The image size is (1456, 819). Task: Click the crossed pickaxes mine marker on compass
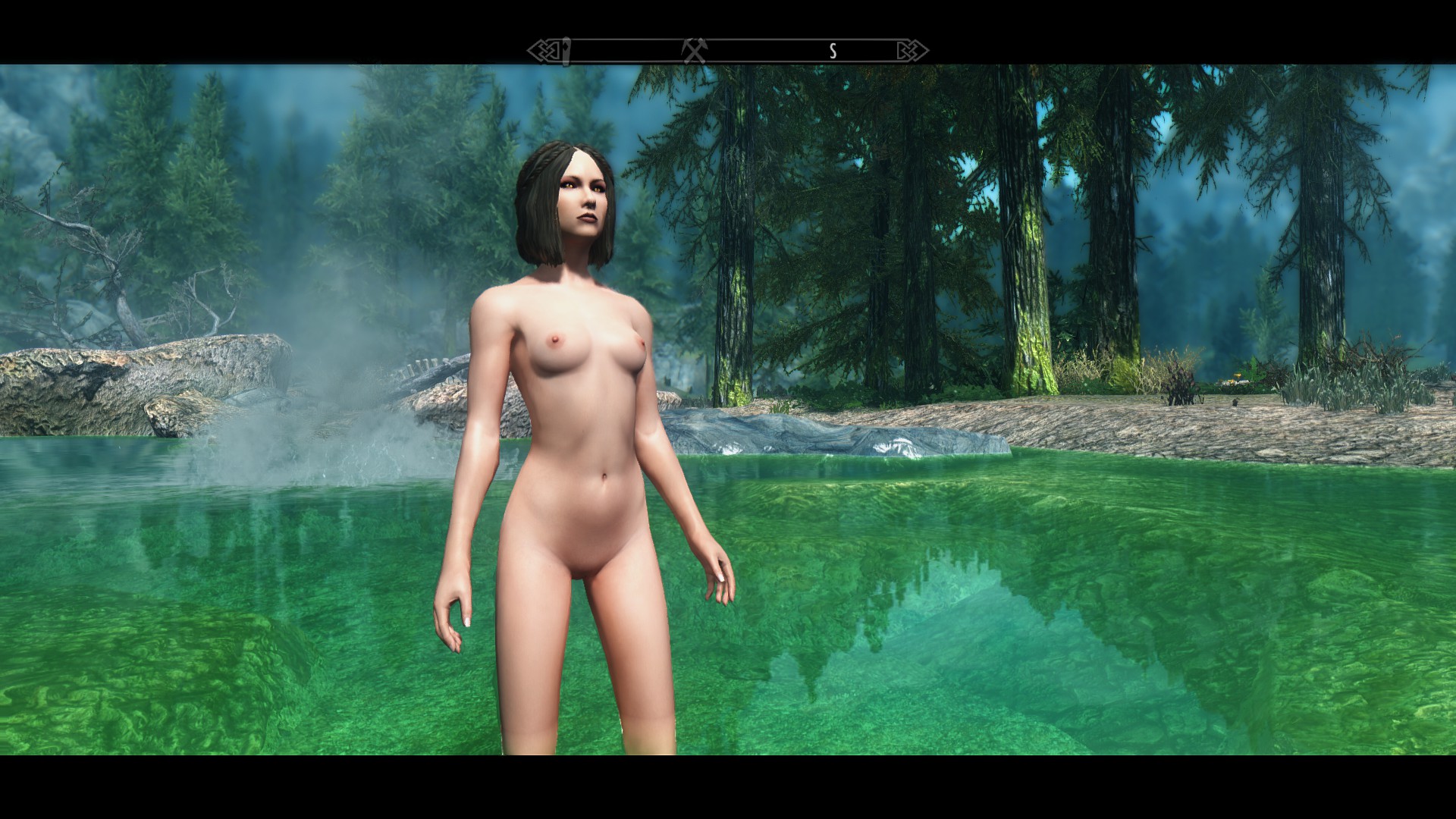pos(694,51)
